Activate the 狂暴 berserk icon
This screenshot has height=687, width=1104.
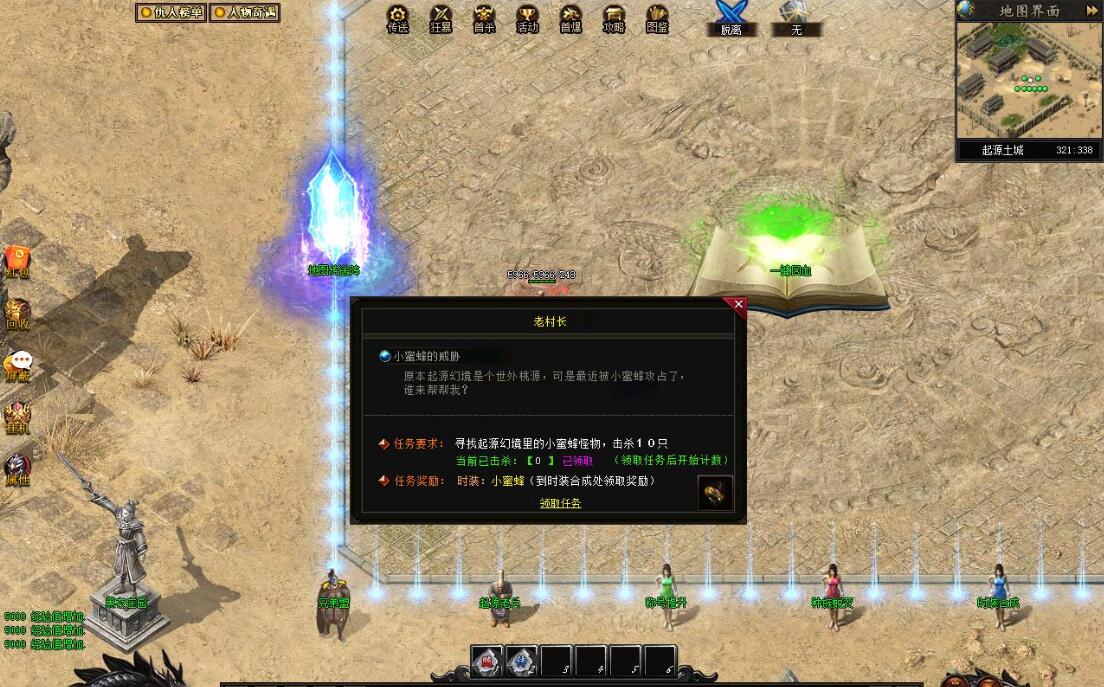tap(441, 18)
